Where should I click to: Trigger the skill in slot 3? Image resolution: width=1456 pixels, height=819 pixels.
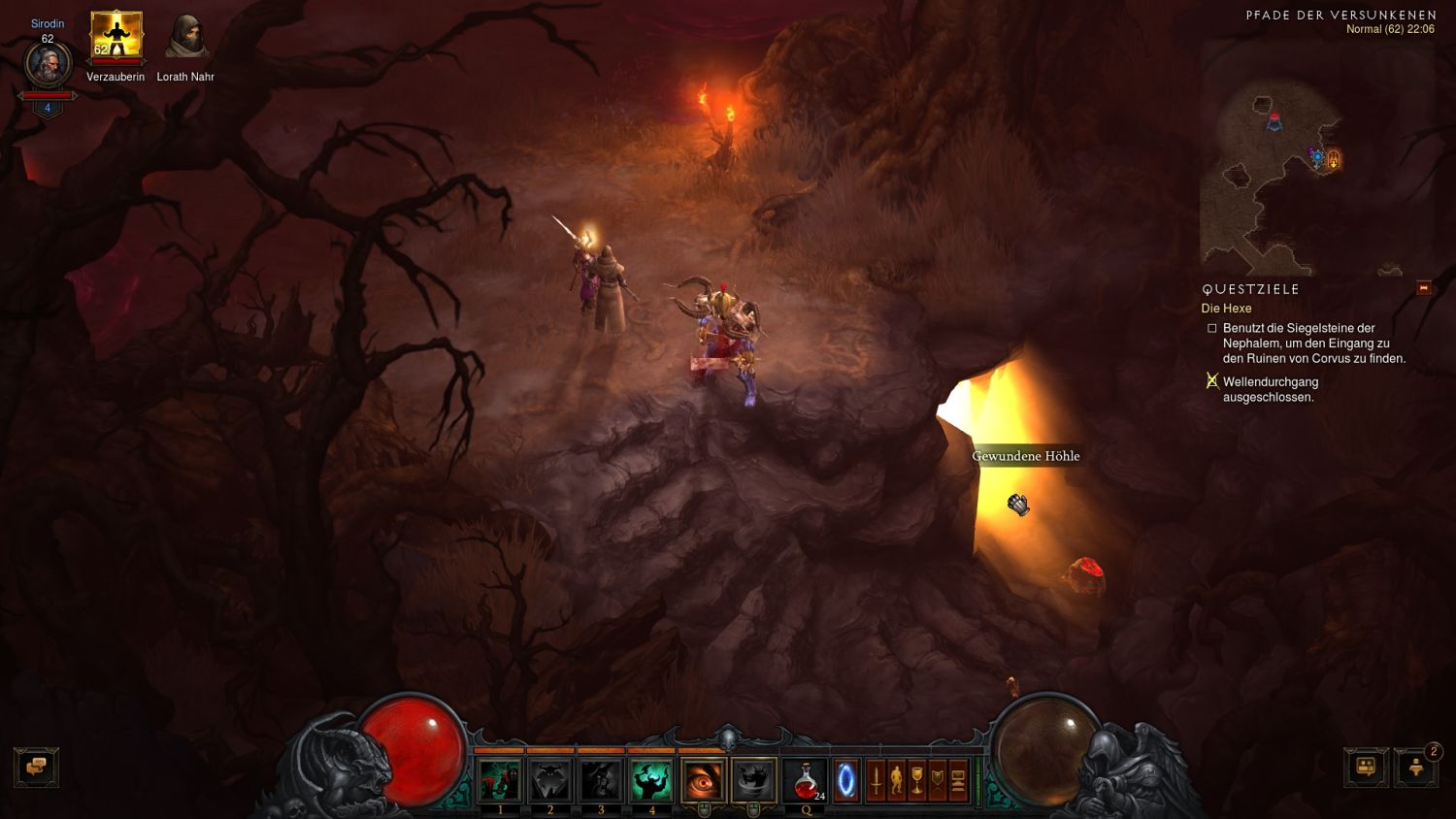coord(601,780)
